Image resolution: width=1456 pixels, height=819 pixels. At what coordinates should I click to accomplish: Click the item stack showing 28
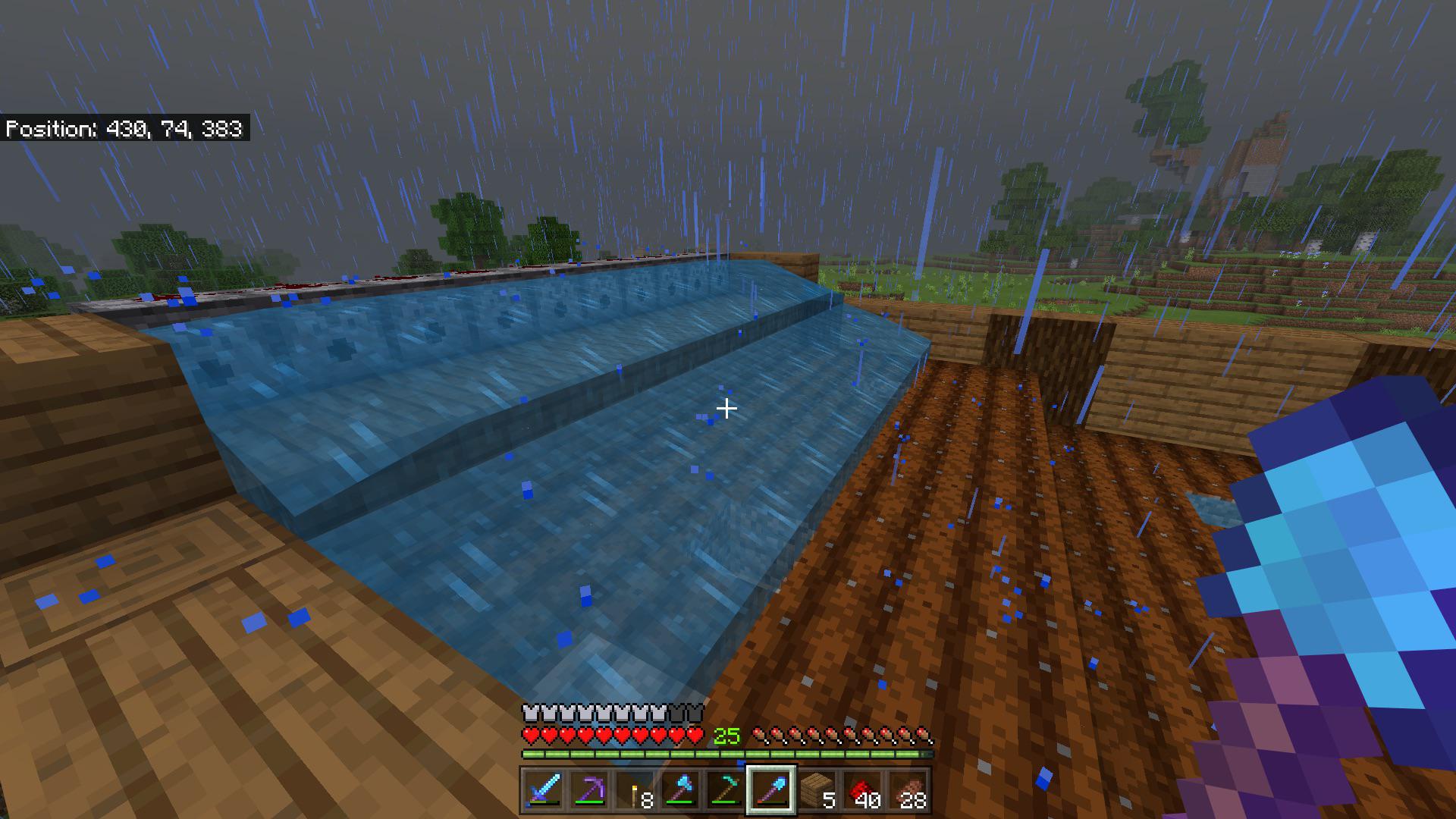pos(910,790)
